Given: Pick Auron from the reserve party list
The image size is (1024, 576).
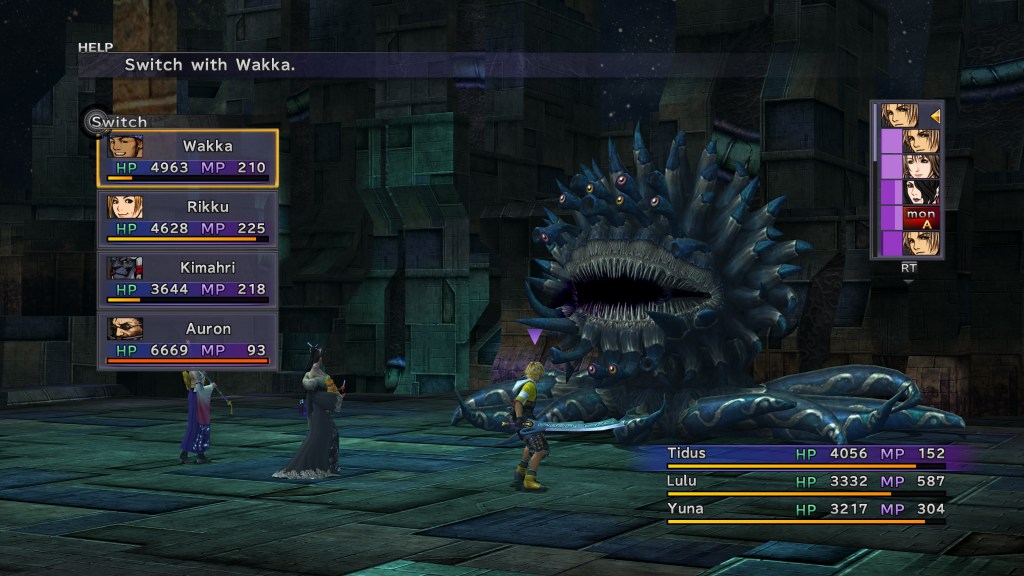Looking at the screenshot, I should click(187, 339).
